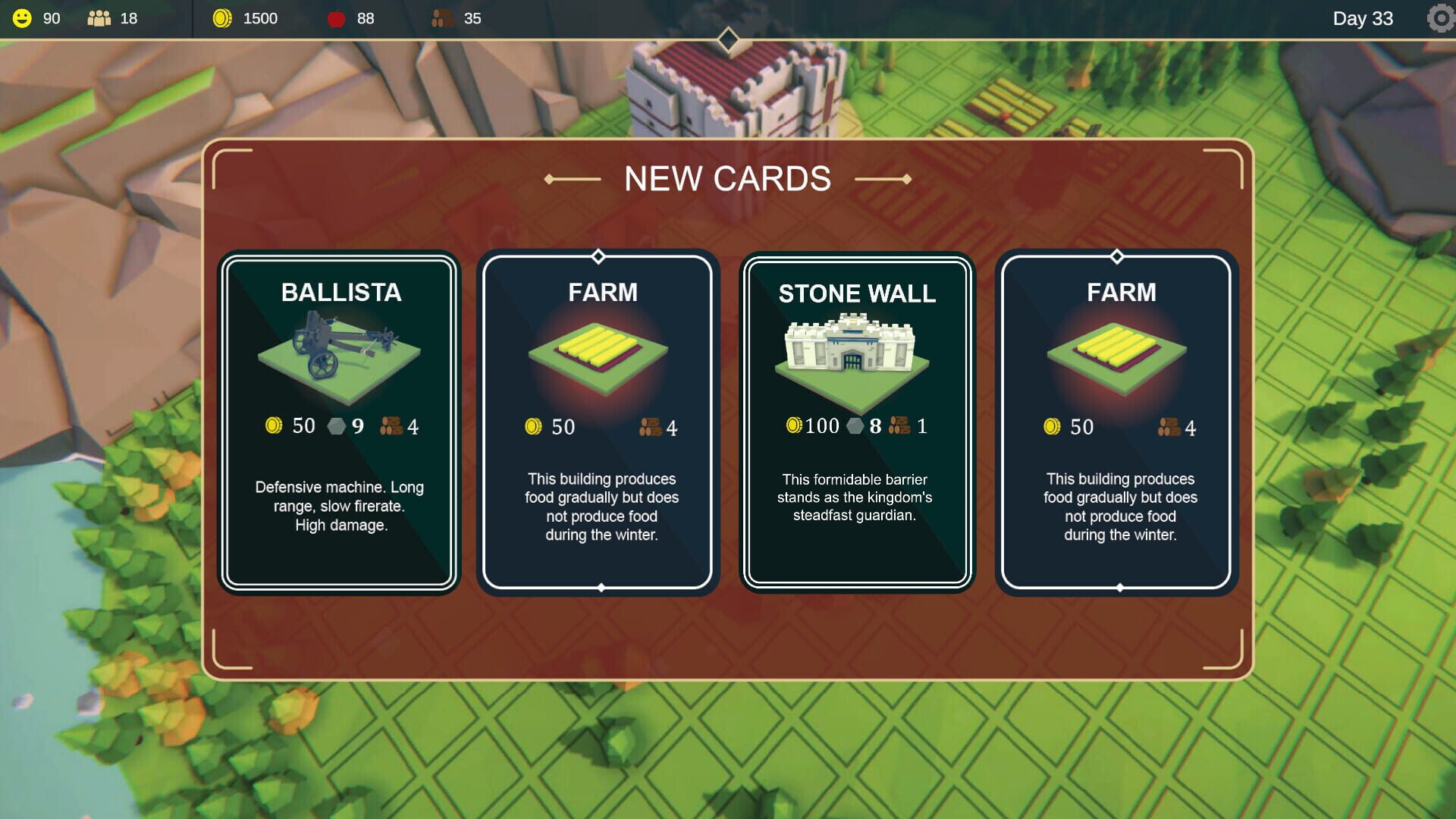The width and height of the screenshot is (1456, 819).
Task: Select the Stone Wall card
Action: [x=857, y=421]
